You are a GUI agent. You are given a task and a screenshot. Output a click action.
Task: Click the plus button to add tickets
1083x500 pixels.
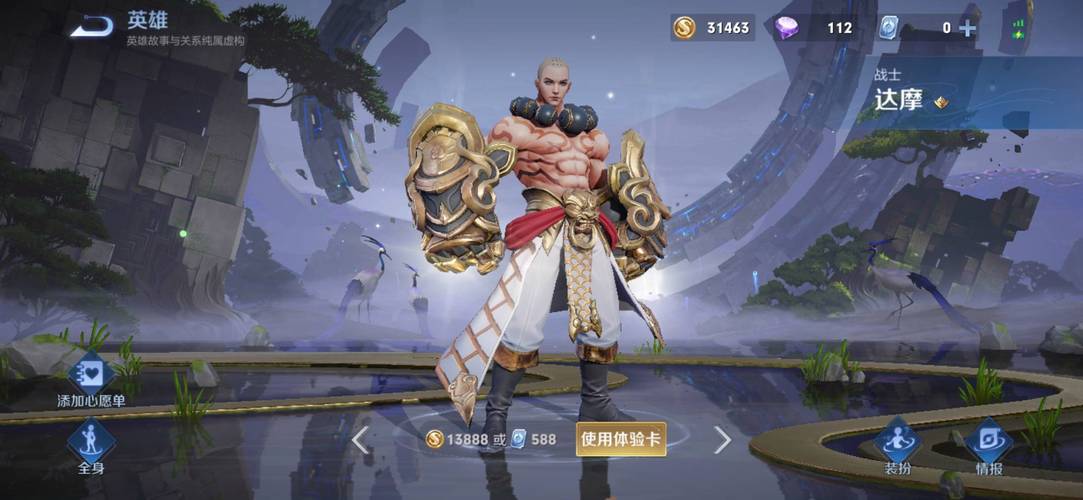click(967, 28)
